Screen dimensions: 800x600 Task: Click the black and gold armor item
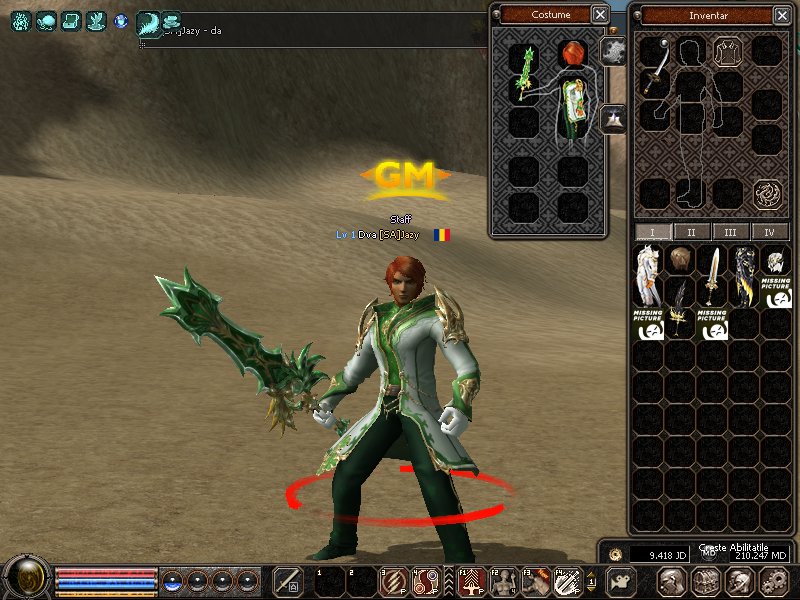pos(744,275)
